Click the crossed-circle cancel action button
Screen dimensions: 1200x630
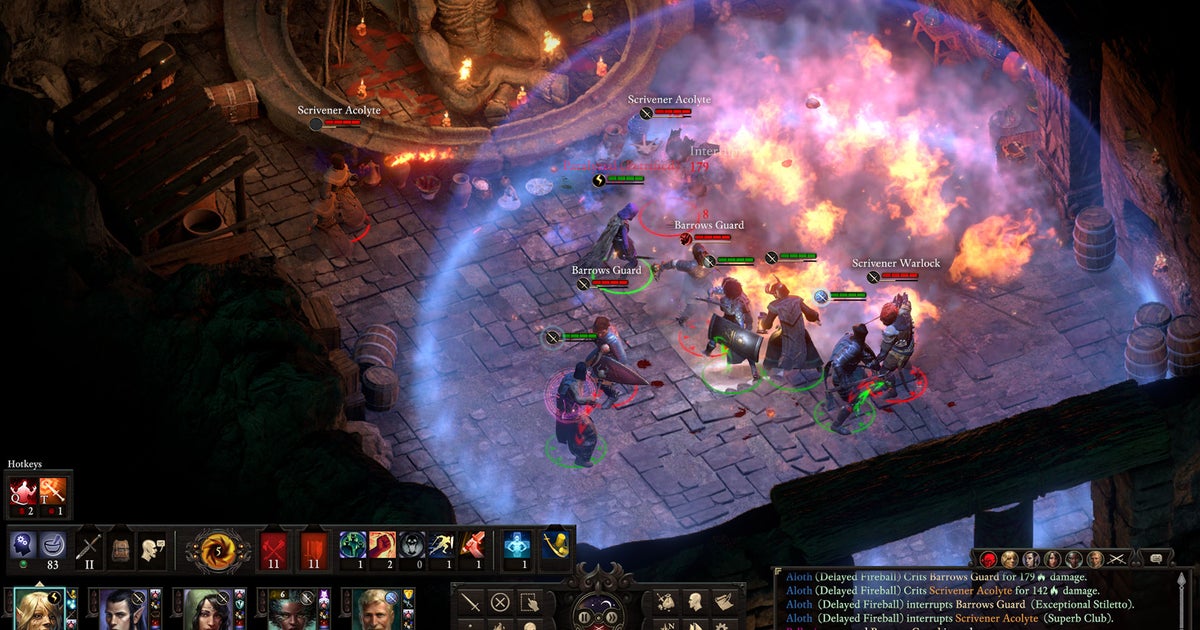[x=500, y=602]
